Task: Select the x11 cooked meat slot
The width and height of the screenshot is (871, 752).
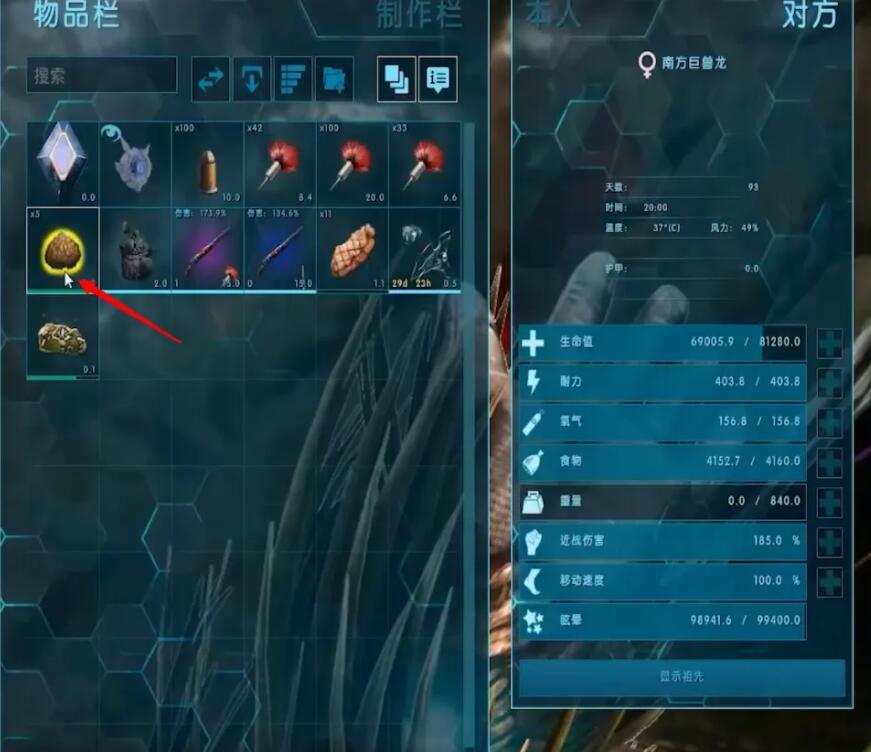Action: click(x=352, y=250)
